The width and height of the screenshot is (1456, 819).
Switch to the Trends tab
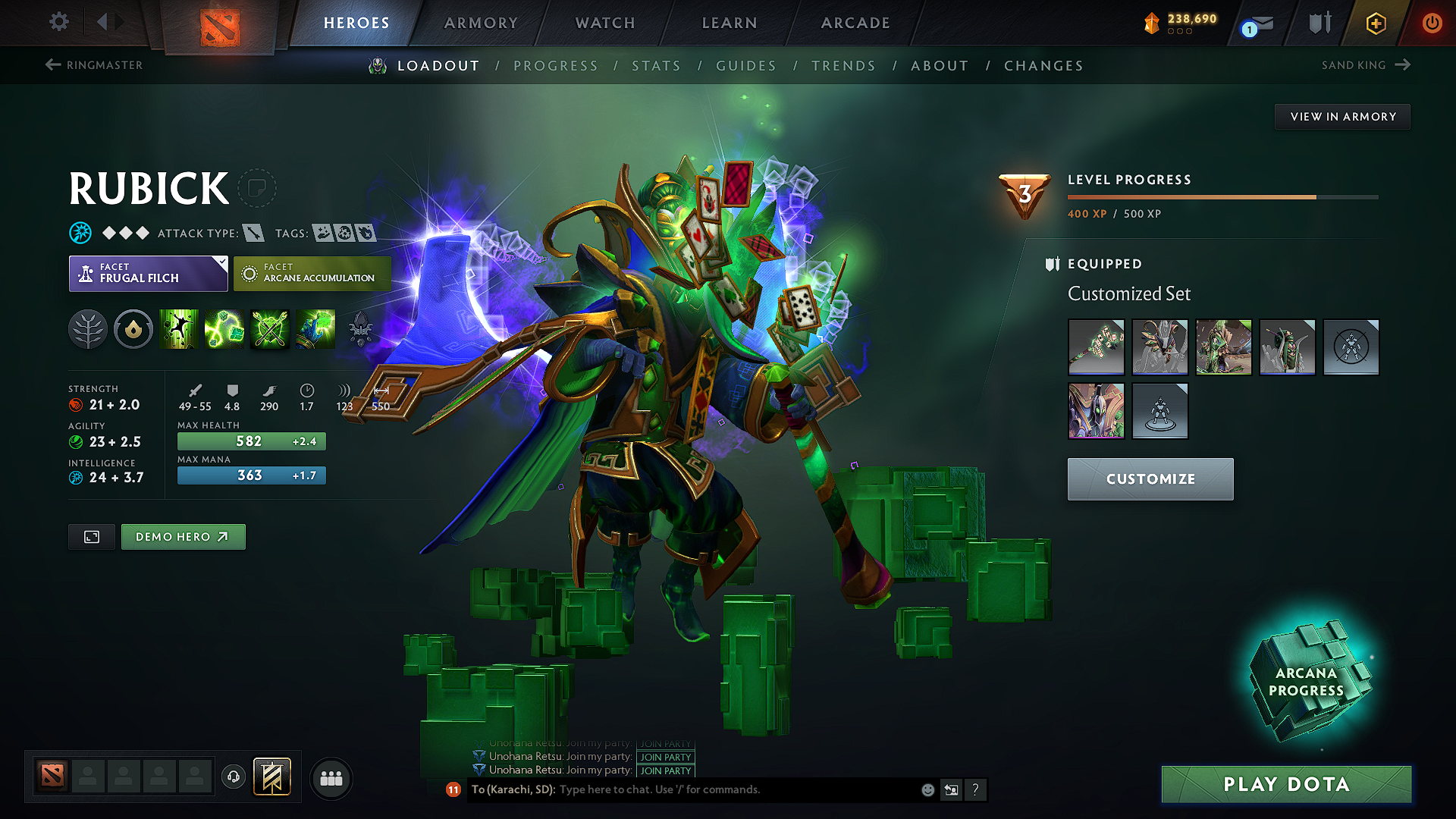click(x=843, y=66)
